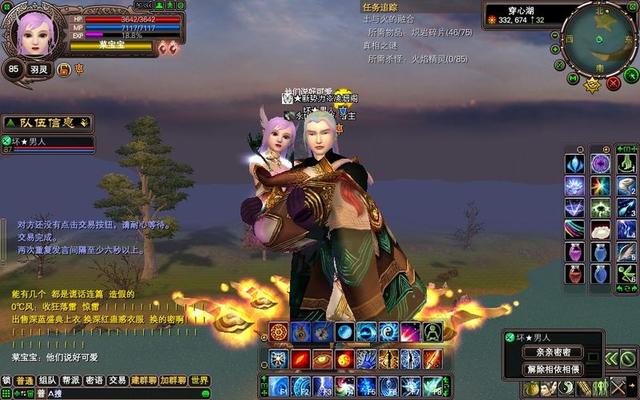Open the 世界 world chat channel
Screen dimensions: 640x400
coord(200,381)
